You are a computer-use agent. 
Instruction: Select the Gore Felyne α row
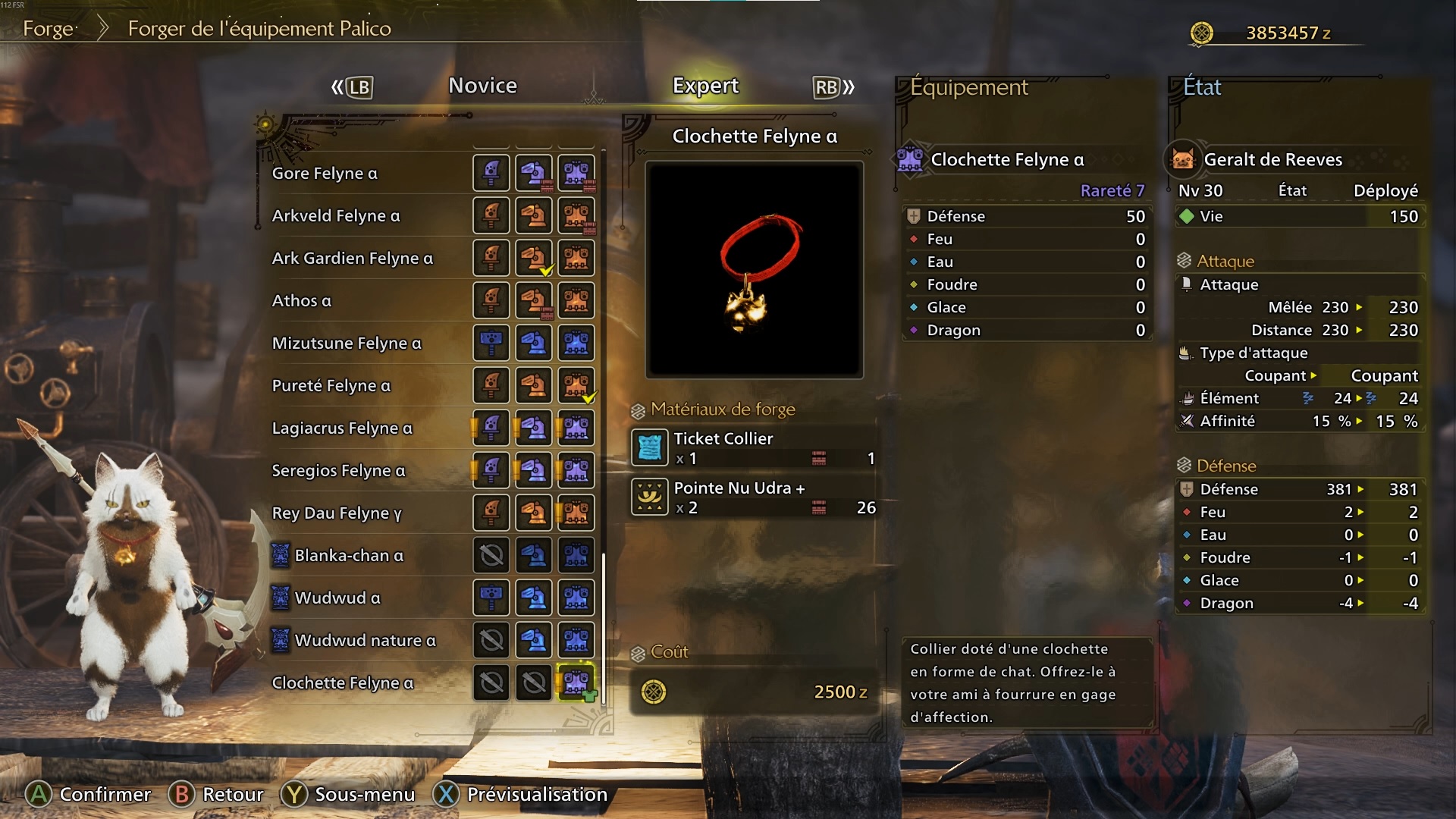coord(325,174)
